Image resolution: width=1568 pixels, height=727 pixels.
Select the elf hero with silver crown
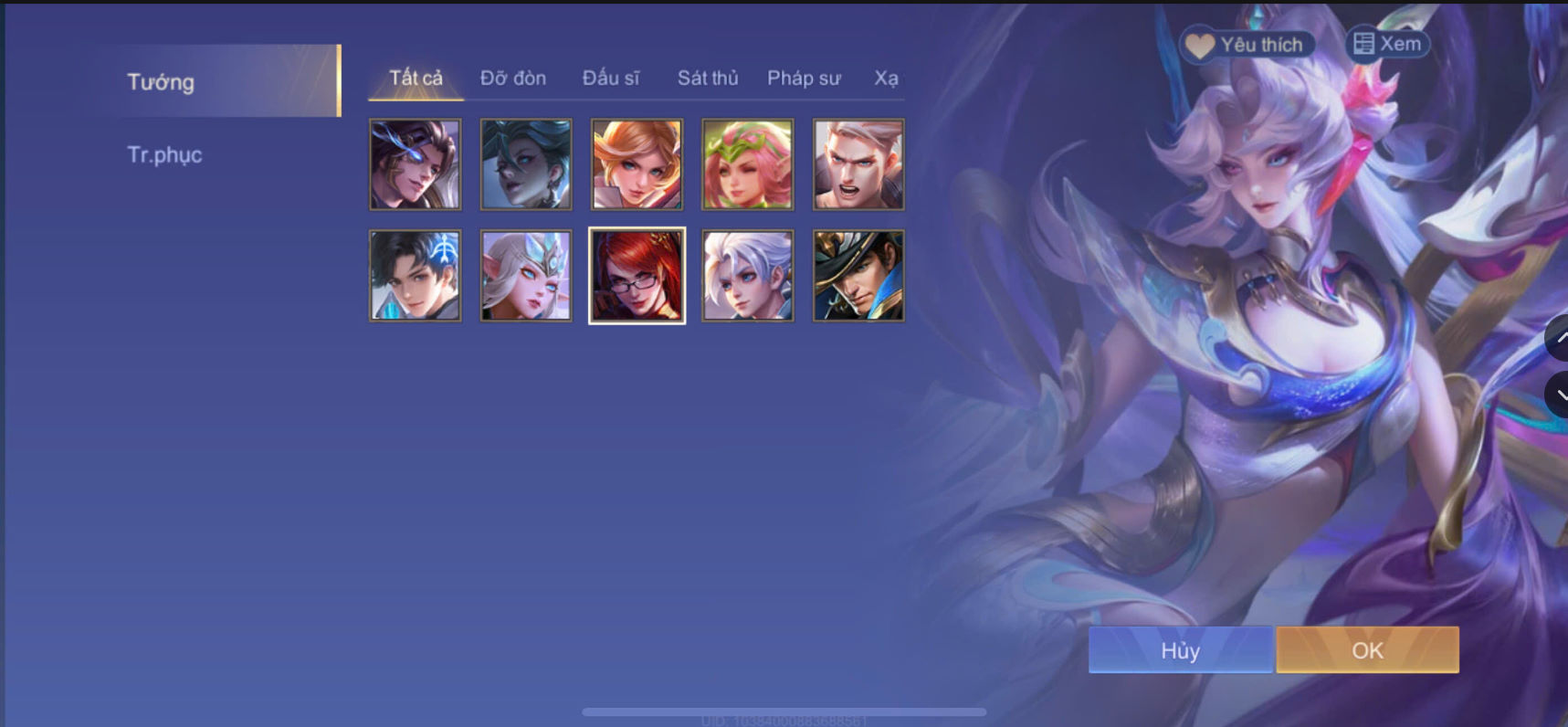tap(525, 275)
